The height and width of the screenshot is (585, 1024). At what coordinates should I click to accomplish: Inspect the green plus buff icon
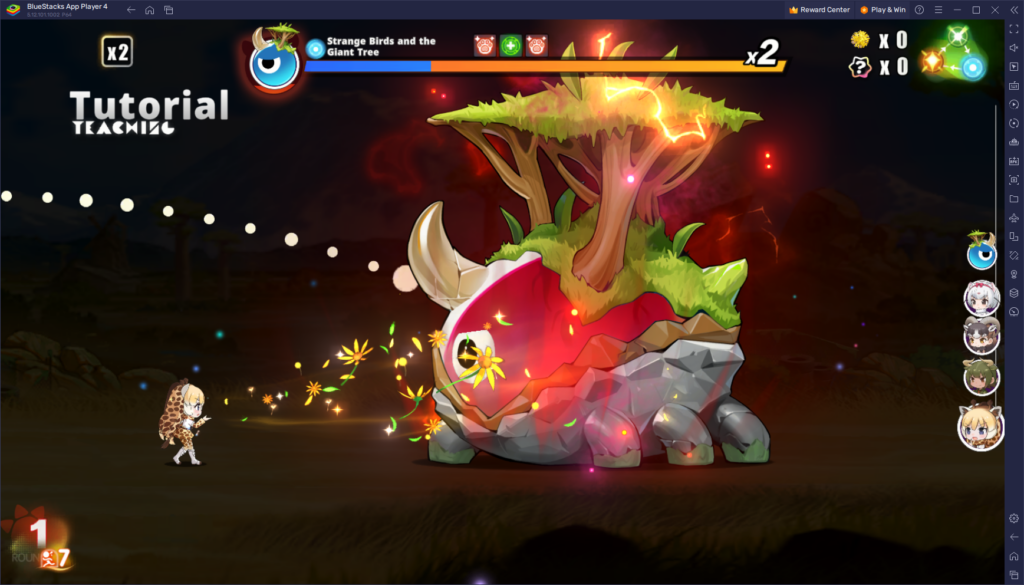click(x=511, y=46)
